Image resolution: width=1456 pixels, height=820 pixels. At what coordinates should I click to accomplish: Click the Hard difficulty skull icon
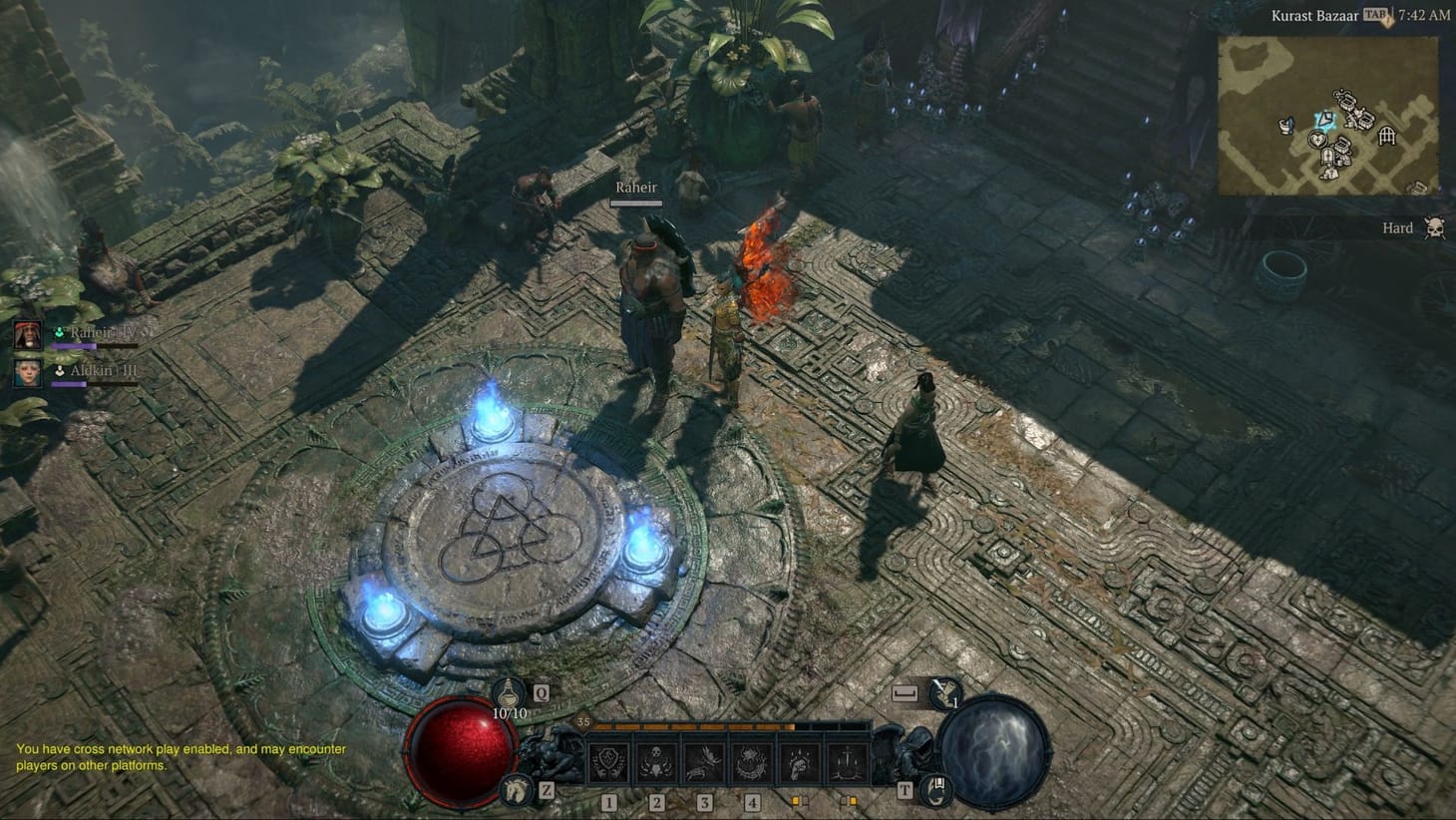[x=1434, y=227]
